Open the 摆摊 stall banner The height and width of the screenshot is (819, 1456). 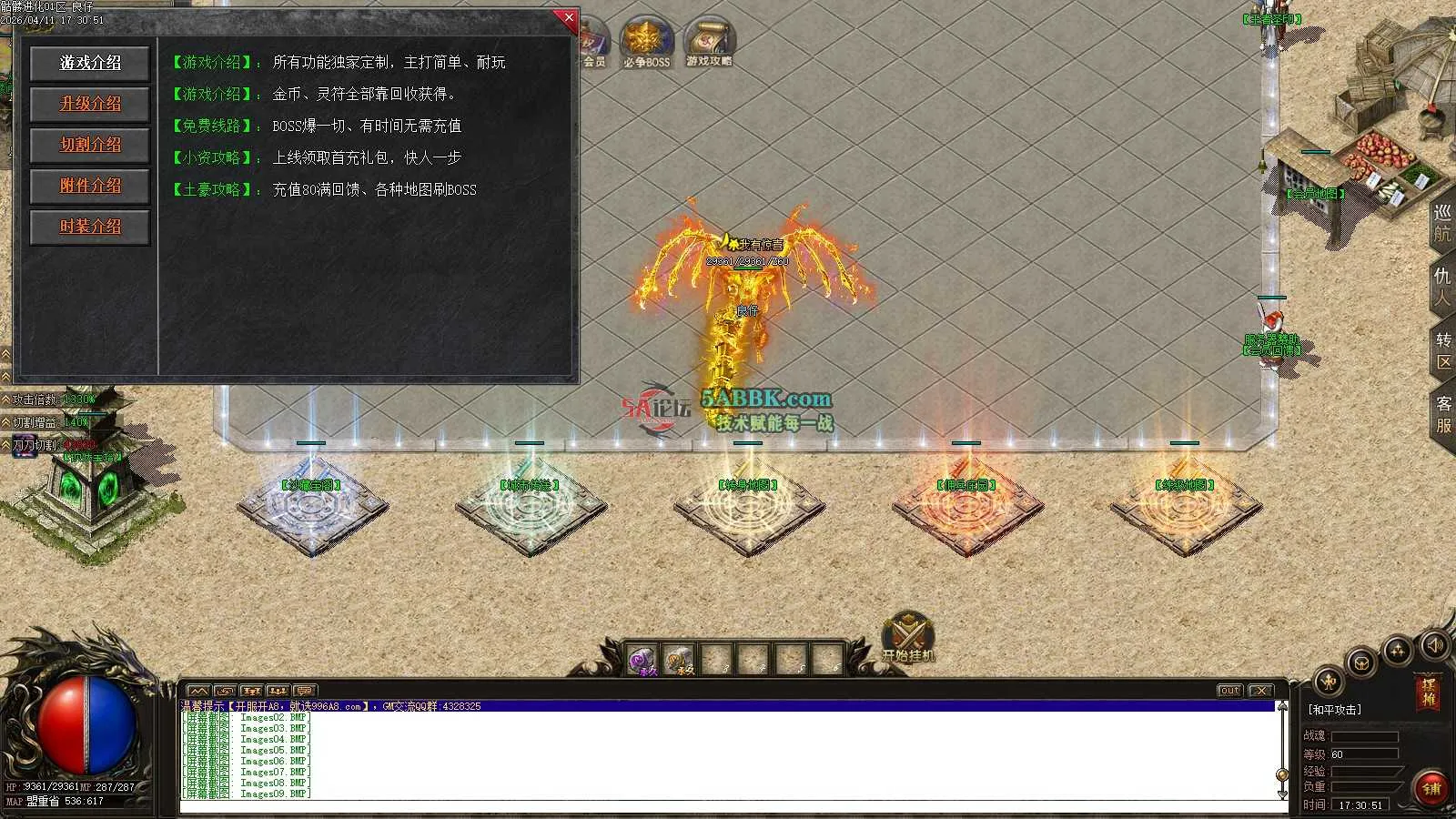click(1429, 692)
